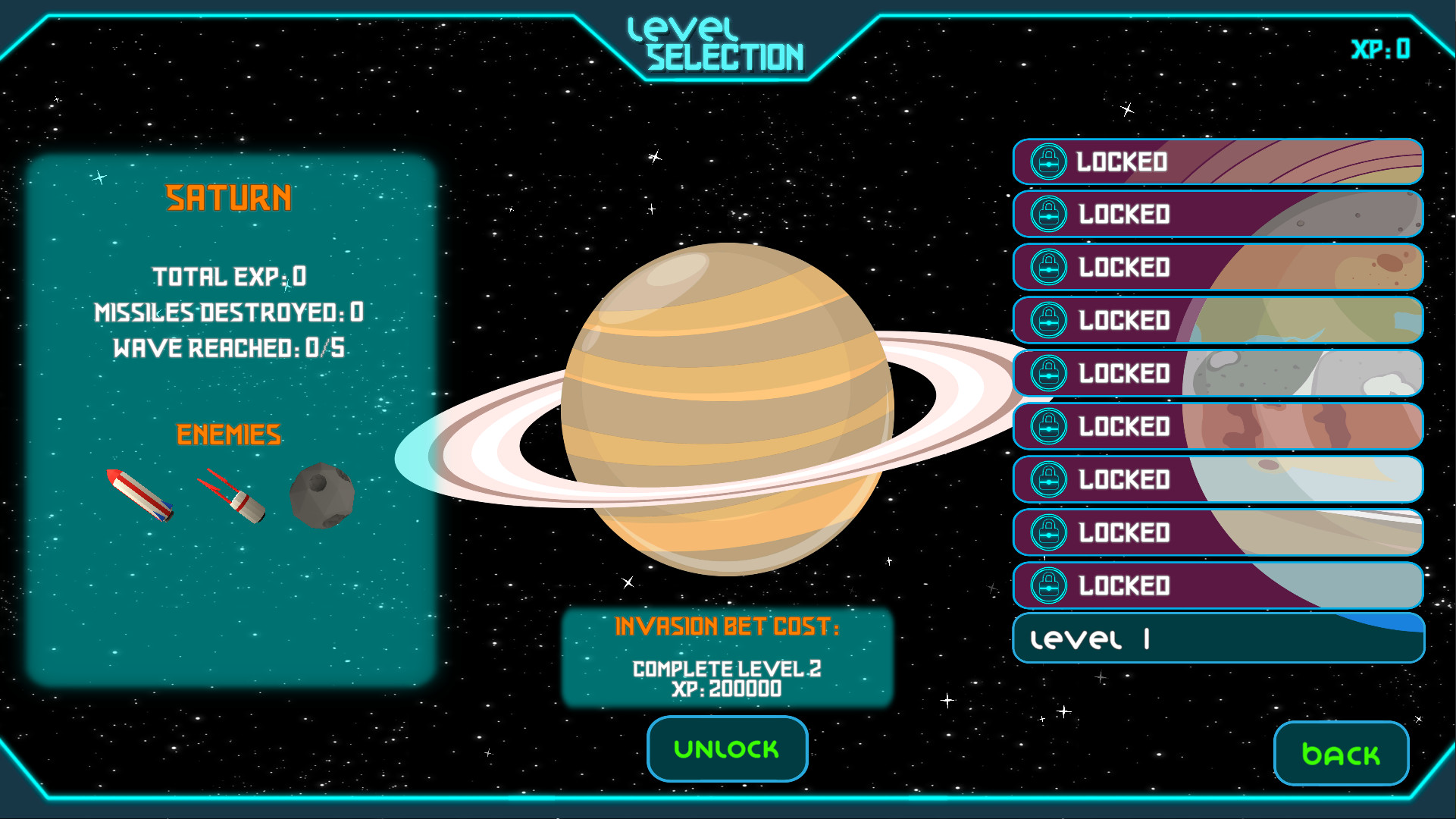
Task: Switch to the Level 1 entry
Action: [x=1217, y=639]
